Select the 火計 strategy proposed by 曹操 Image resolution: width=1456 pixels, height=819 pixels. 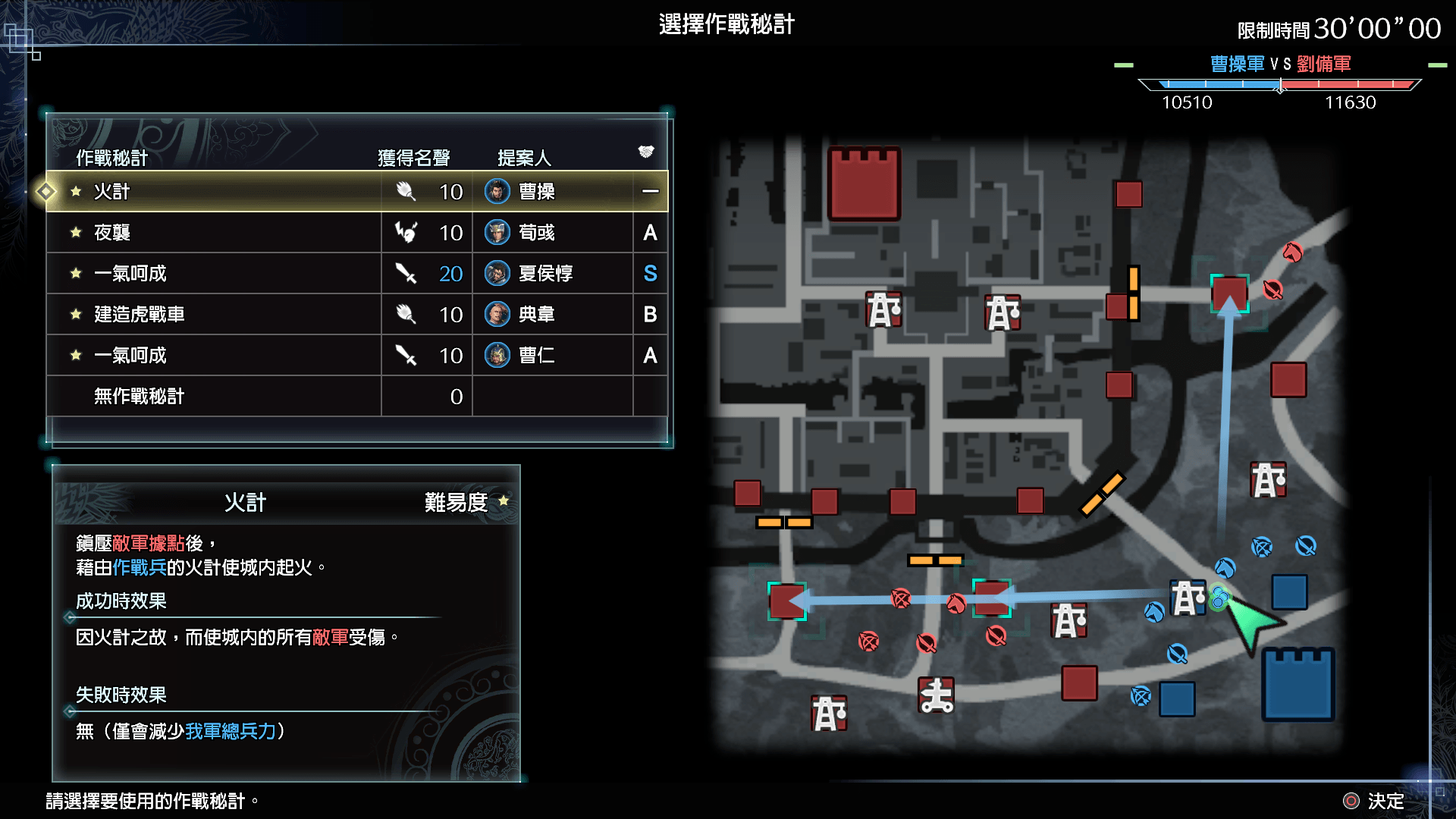(x=356, y=192)
